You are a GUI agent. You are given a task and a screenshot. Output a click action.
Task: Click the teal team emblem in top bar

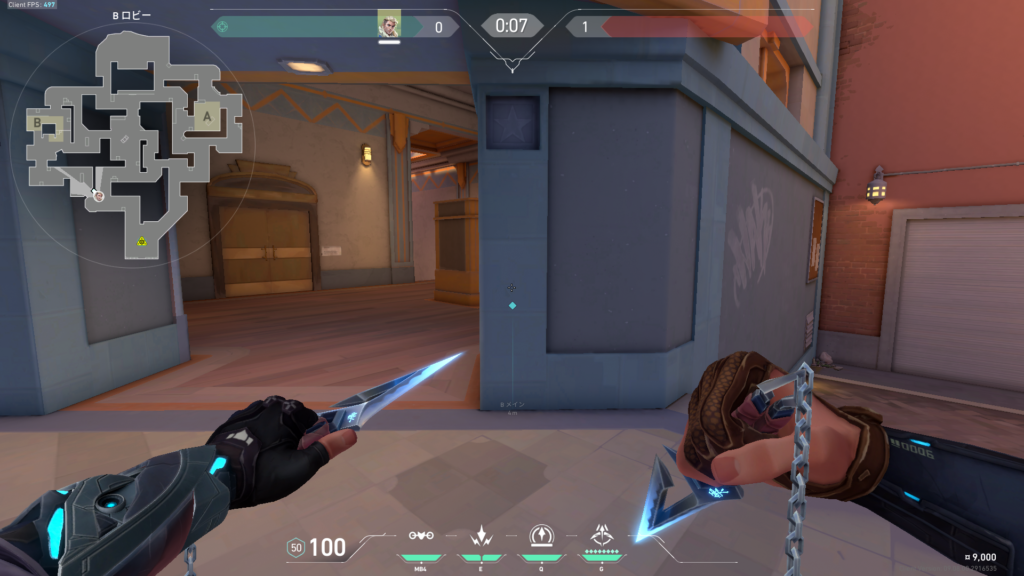(222, 27)
